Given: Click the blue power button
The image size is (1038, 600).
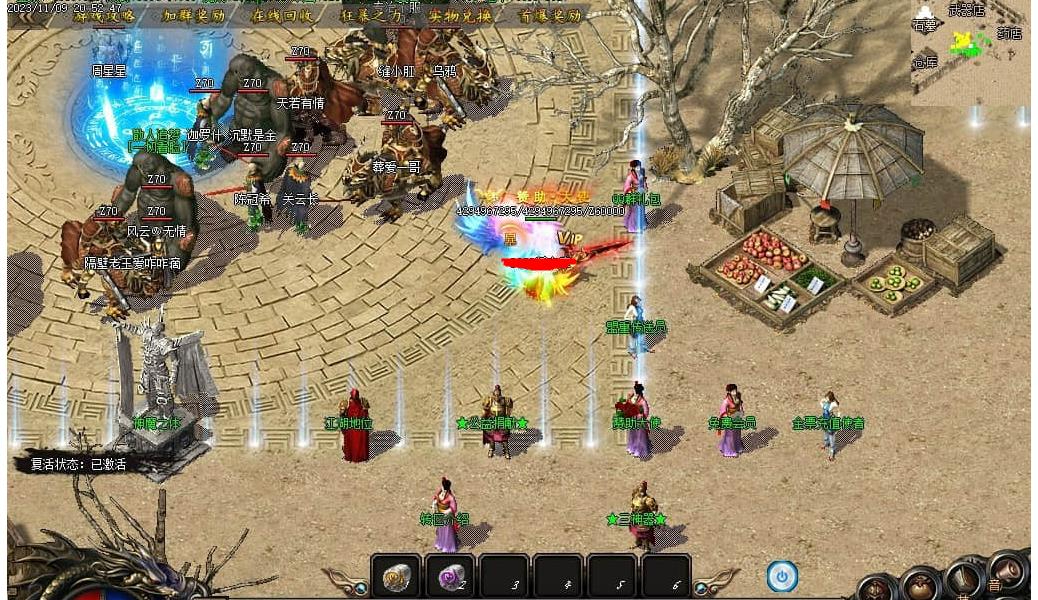Looking at the screenshot, I should pyautogui.click(x=782, y=576).
